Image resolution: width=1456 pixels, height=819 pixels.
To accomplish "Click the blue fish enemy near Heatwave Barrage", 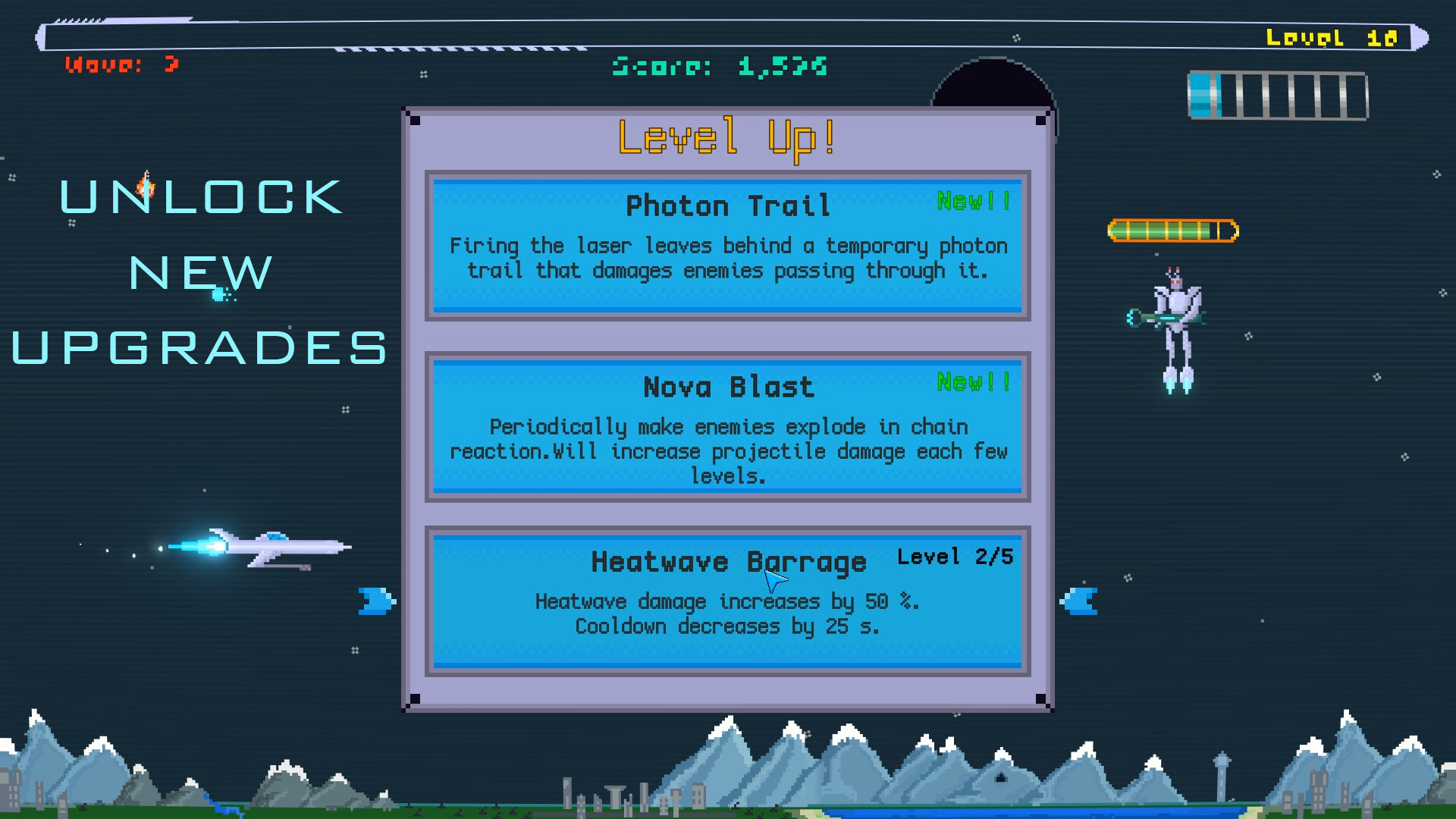I will click(x=375, y=600).
